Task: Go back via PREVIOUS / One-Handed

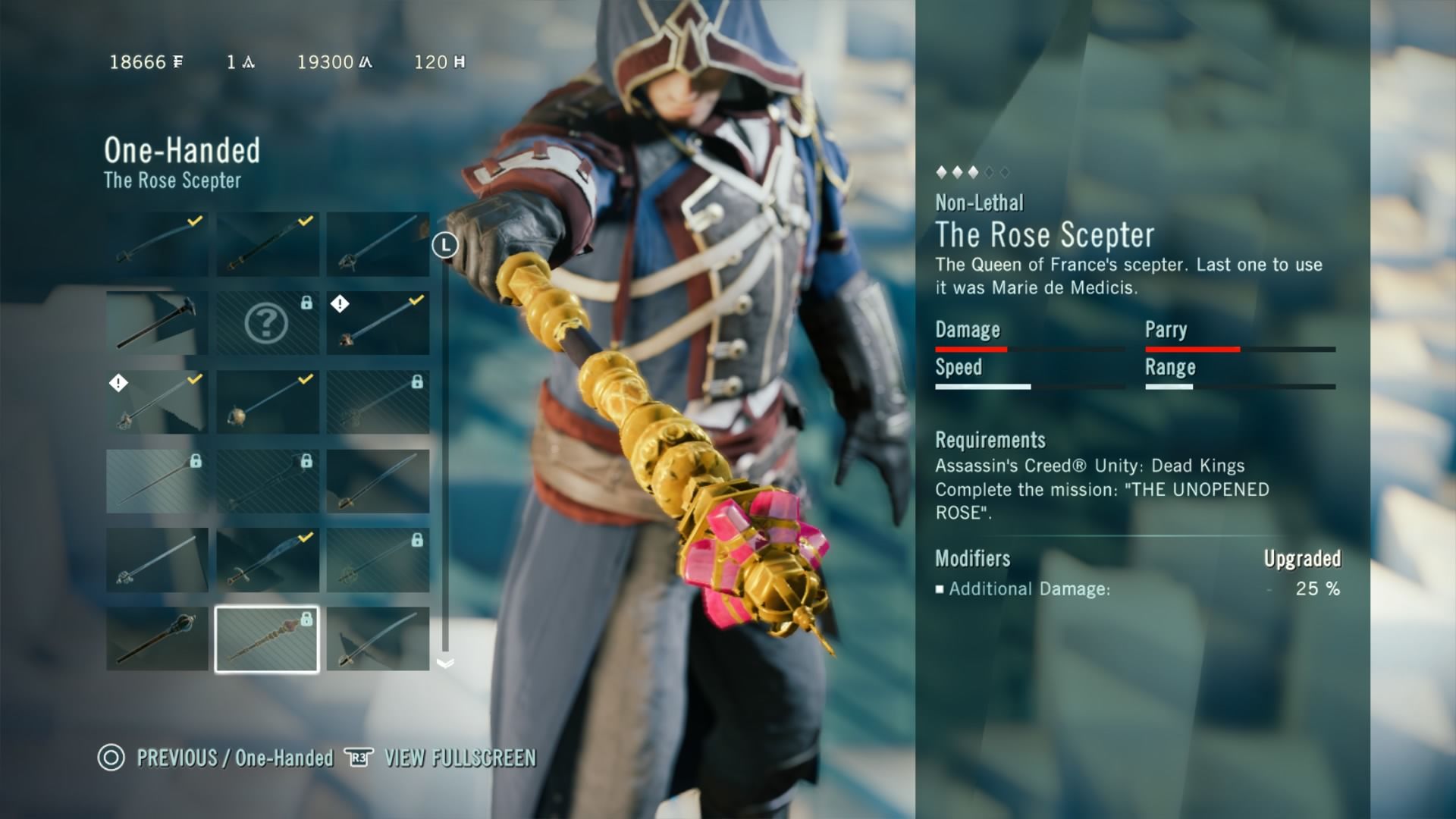Action: 216,758
